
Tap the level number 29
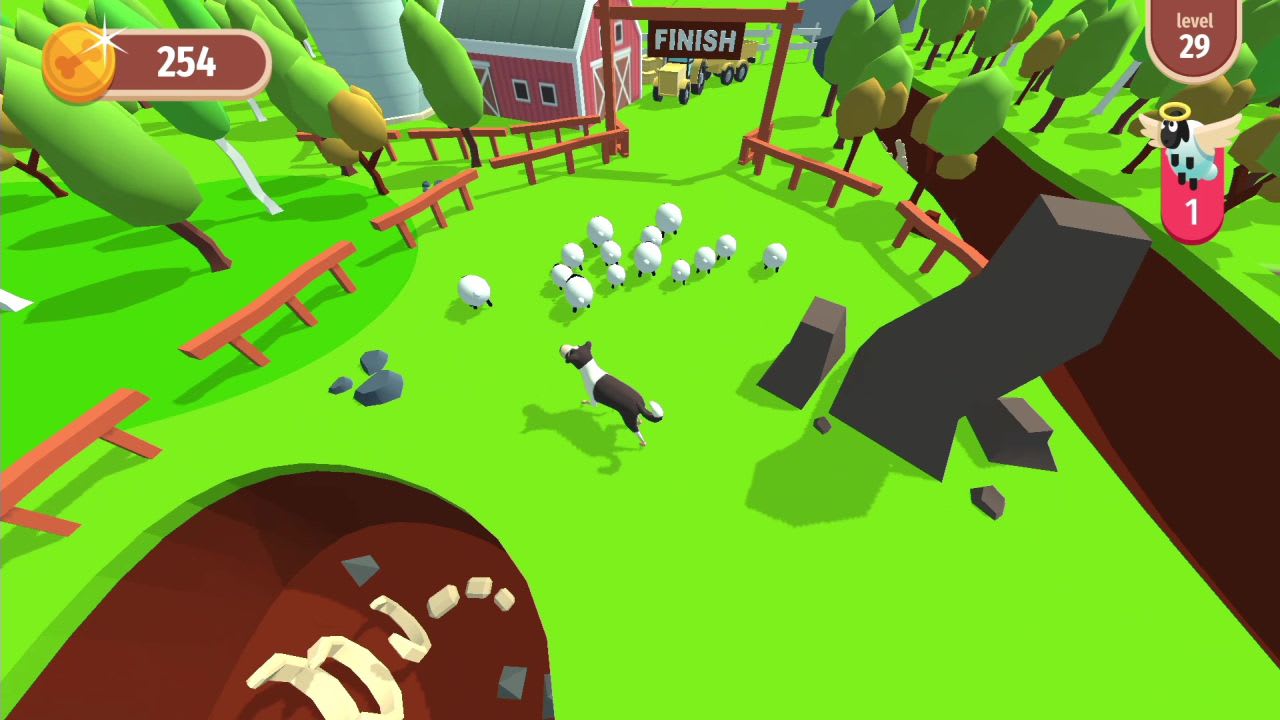click(x=1196, y=48)
